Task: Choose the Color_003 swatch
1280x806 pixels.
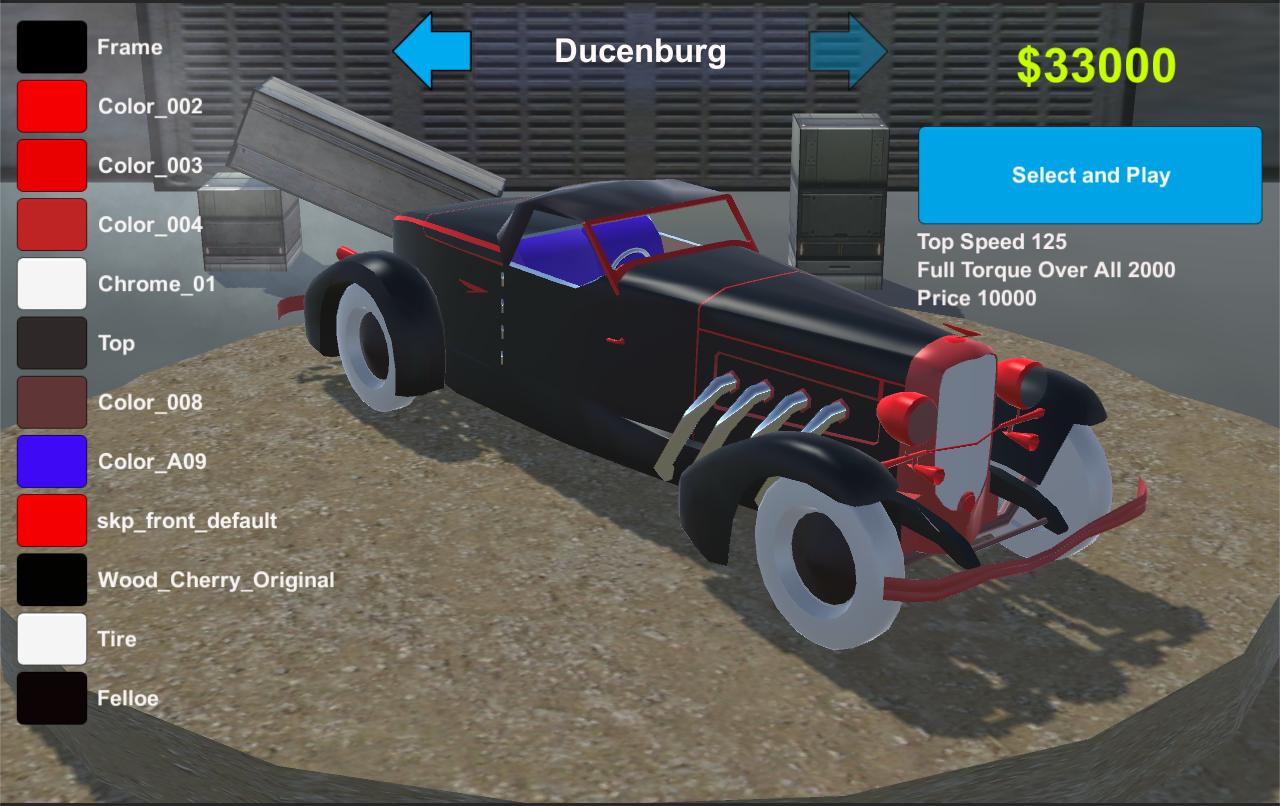Action: pyautogui.click(x=51, y=165)
